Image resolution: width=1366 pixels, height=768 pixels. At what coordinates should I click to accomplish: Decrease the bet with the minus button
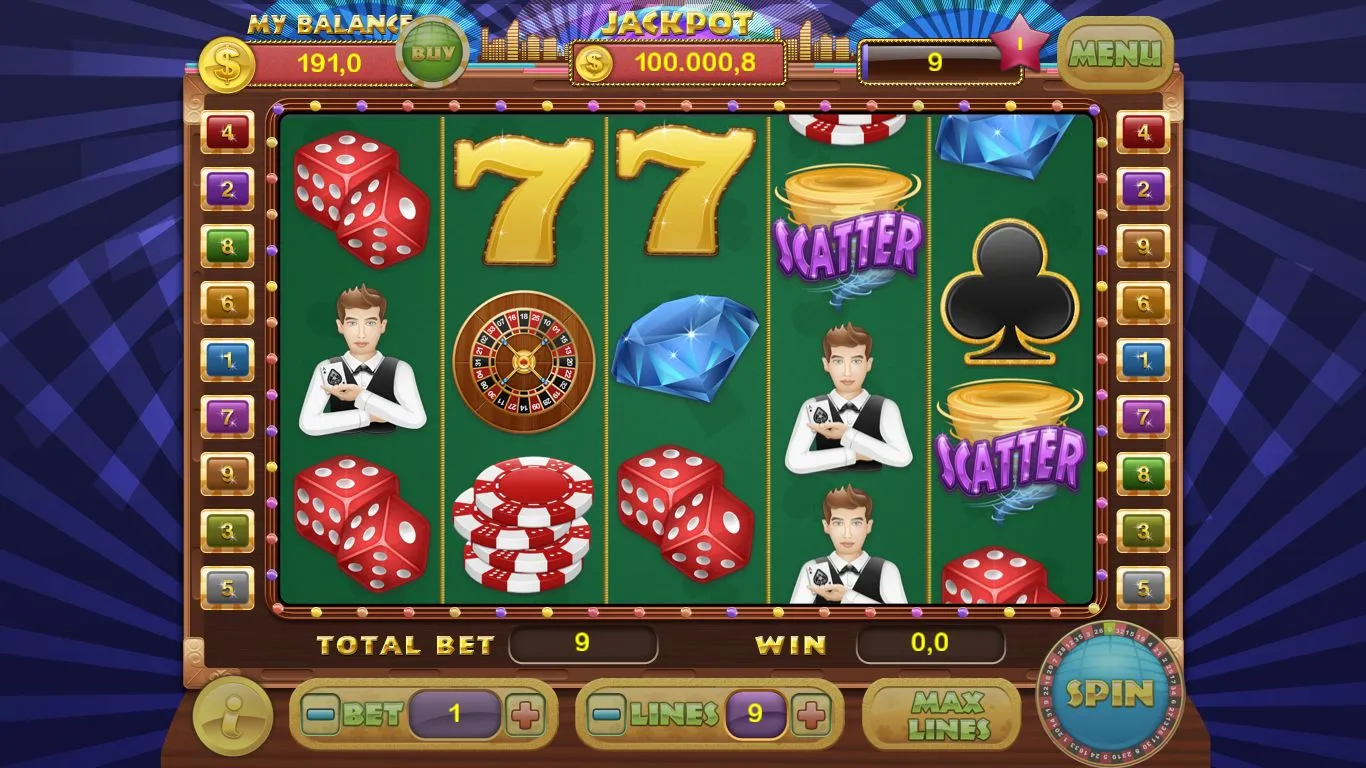tap(321, 714)
